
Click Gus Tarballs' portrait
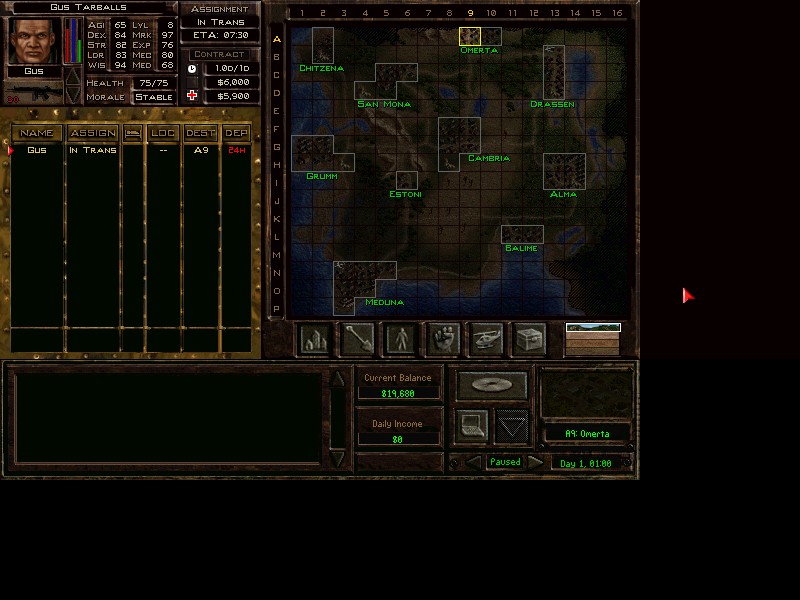tap(33, 41)
